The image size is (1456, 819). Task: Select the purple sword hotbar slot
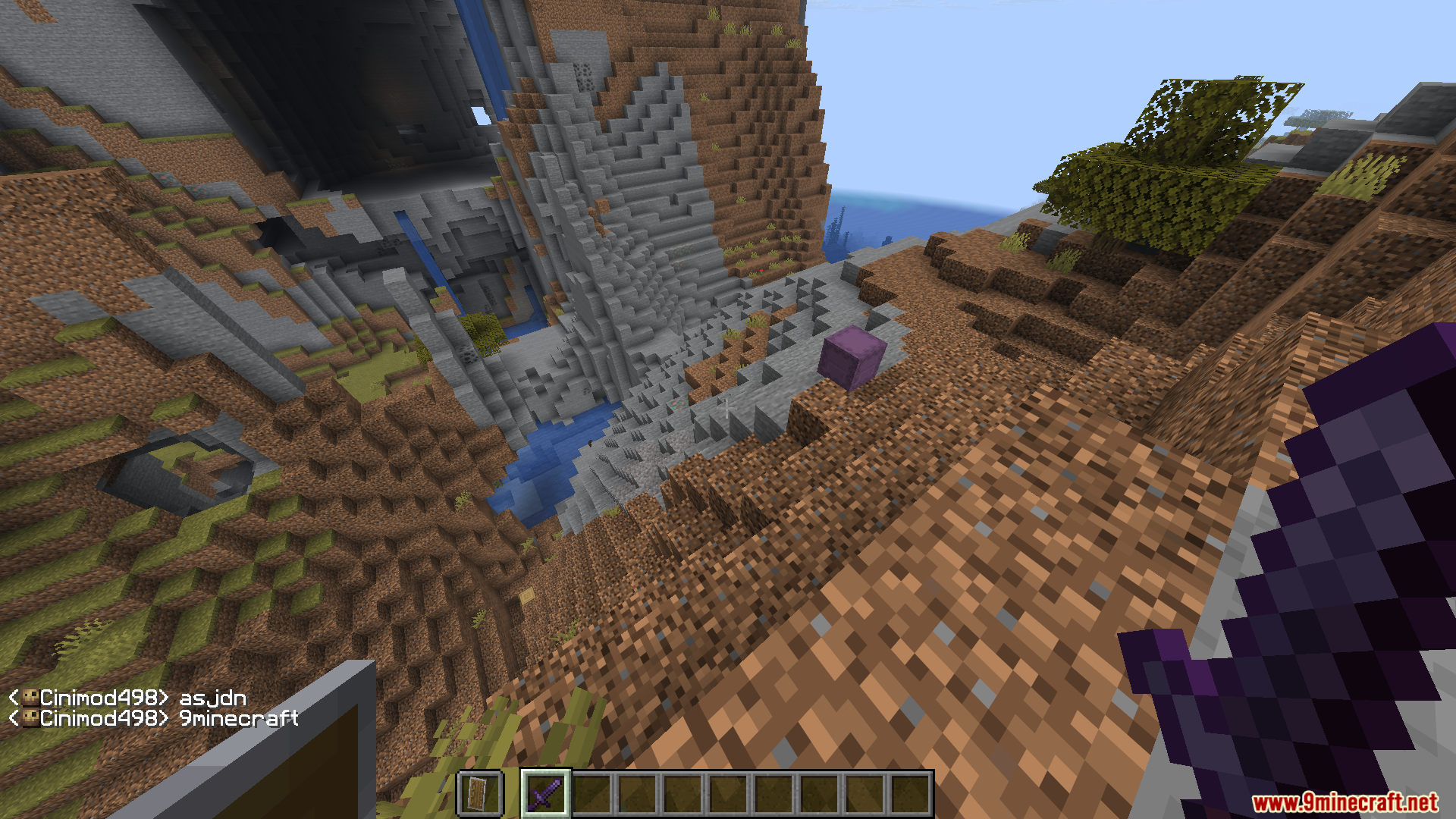pos(546,793)
